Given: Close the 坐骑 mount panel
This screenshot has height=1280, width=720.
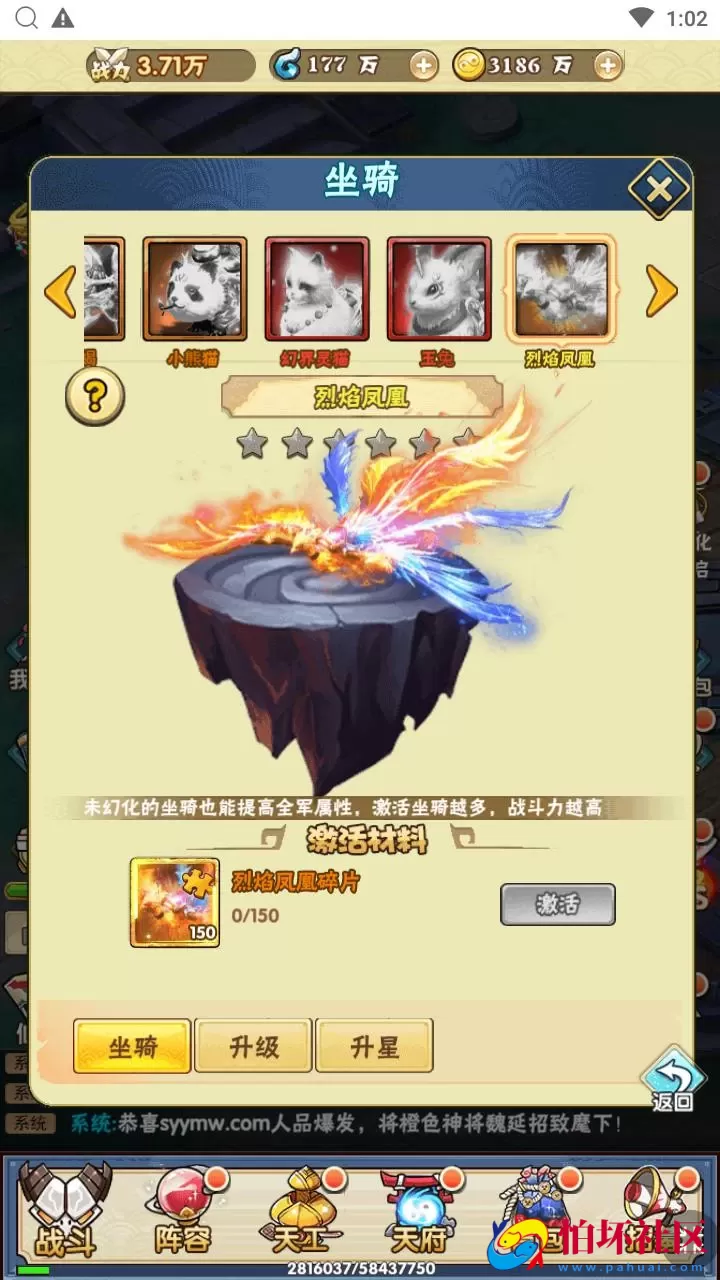Looking at the screenshot, I should [658, 187].
